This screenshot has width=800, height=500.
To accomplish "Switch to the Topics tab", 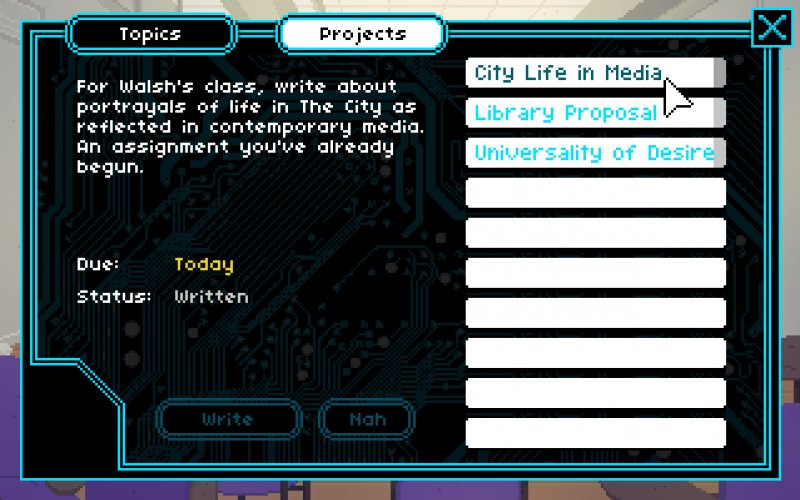I will 150,34.
